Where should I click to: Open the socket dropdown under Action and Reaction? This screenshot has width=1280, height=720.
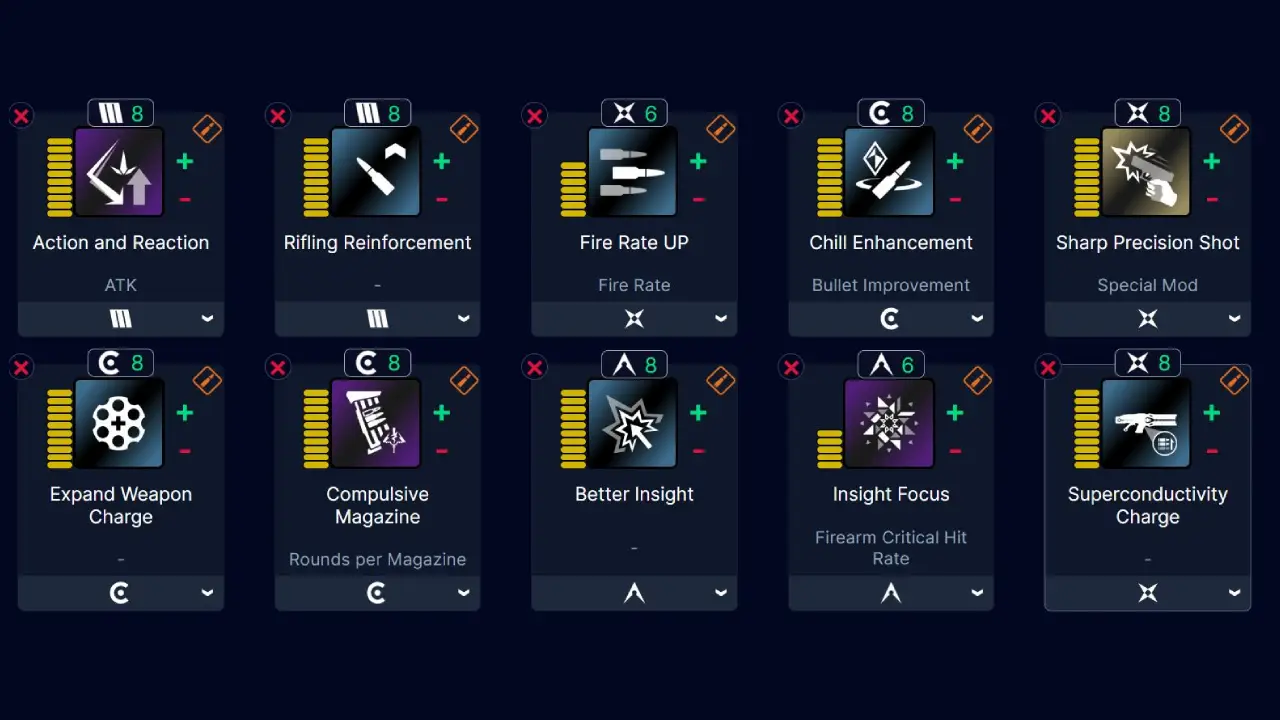point(120,318)
